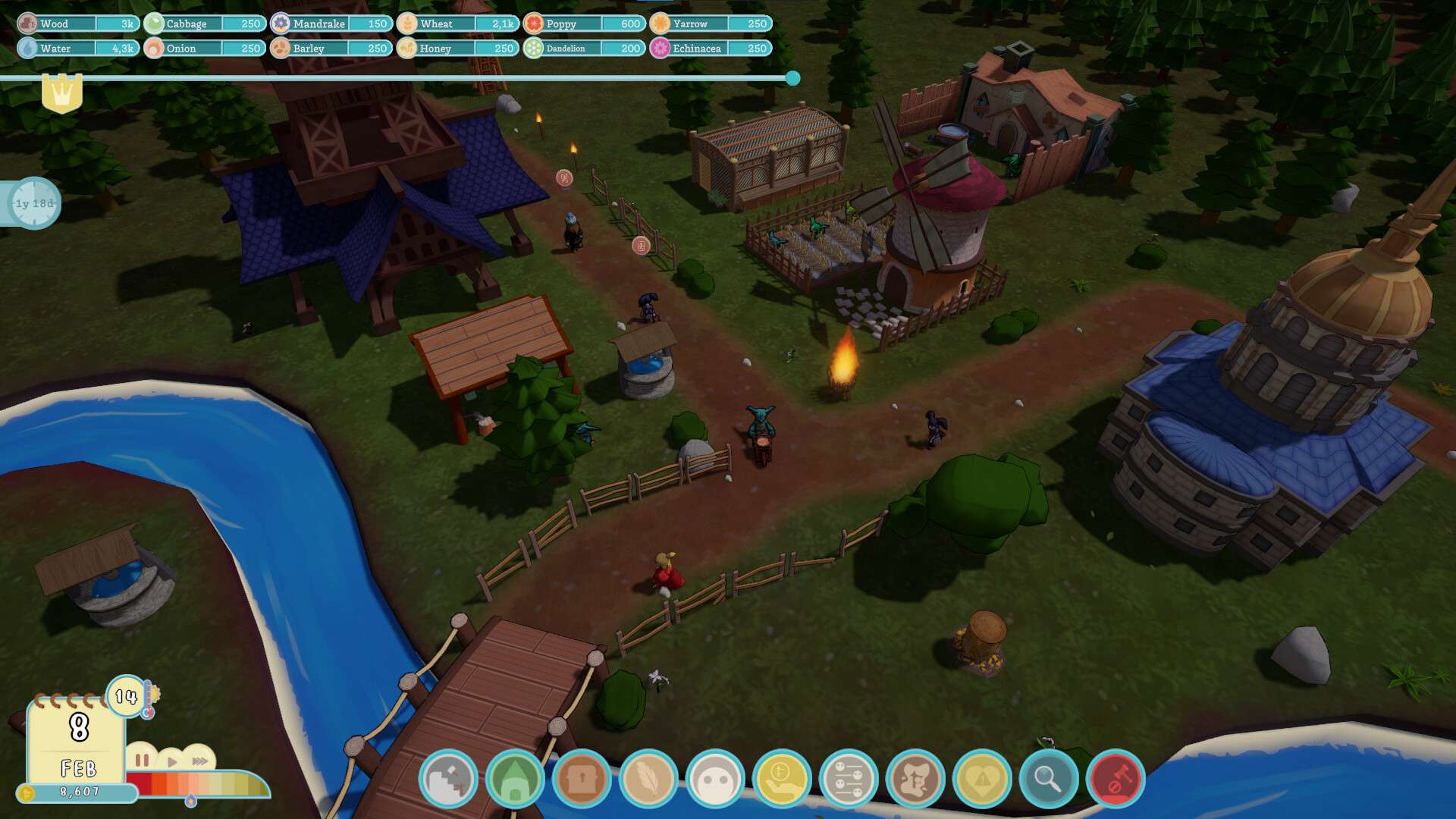The image size is (1456, 819).
Task: Open the heart warning alerts menu
Action: tap(982, 779)
